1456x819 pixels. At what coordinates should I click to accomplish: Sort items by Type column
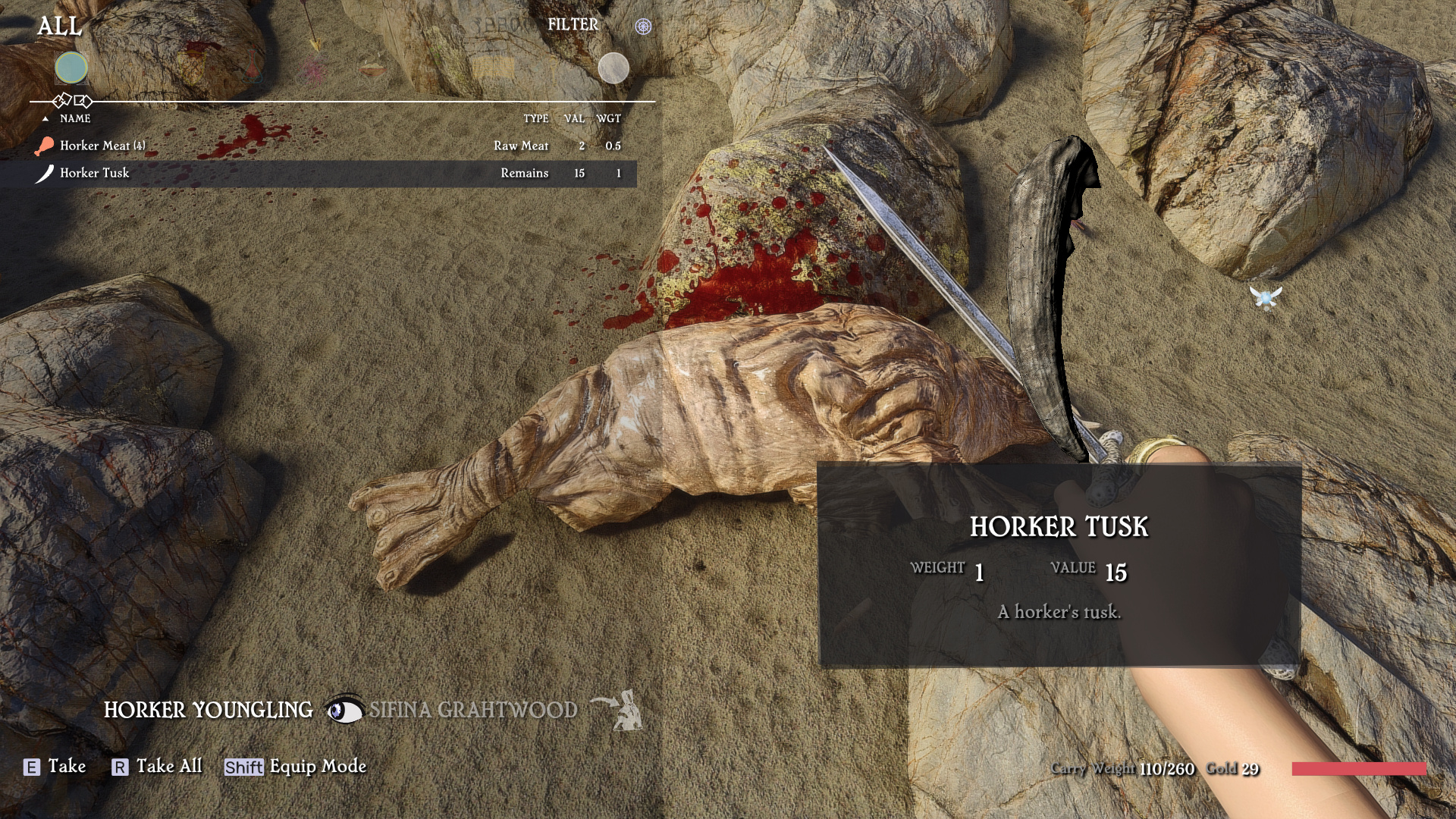535,119
